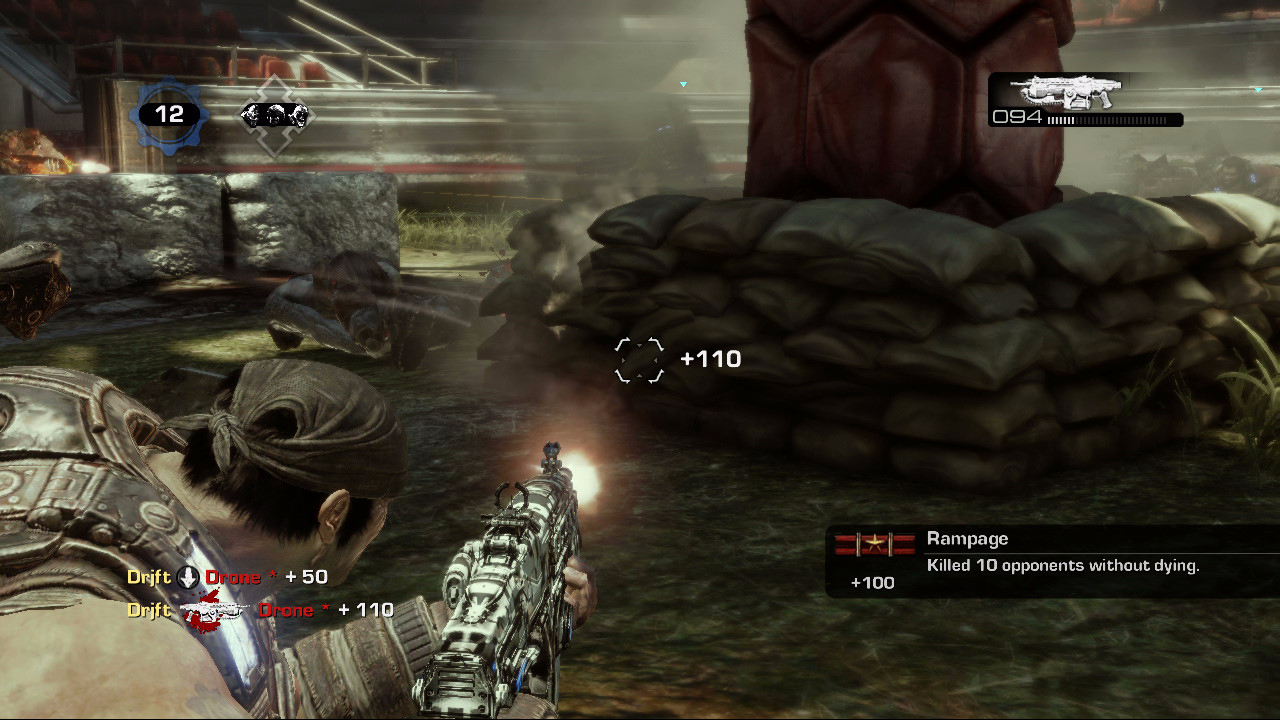Image resolution: width=1280 pixels, height=720 pixels.
Task: Click the Rampage ribbon medal icon
Action: (x=875, y=544)
